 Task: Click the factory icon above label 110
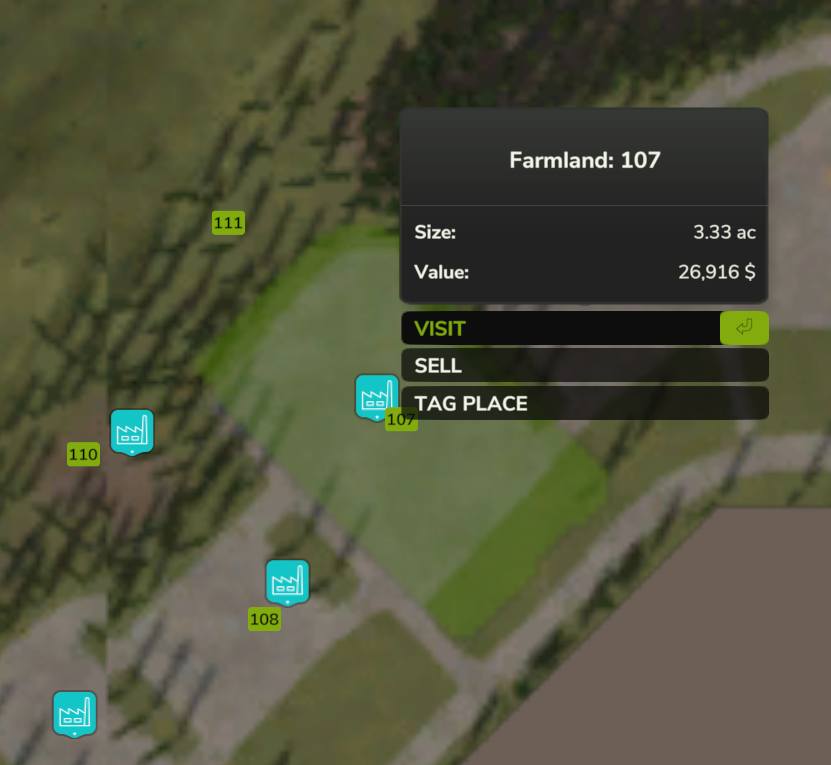click(131, 431)
